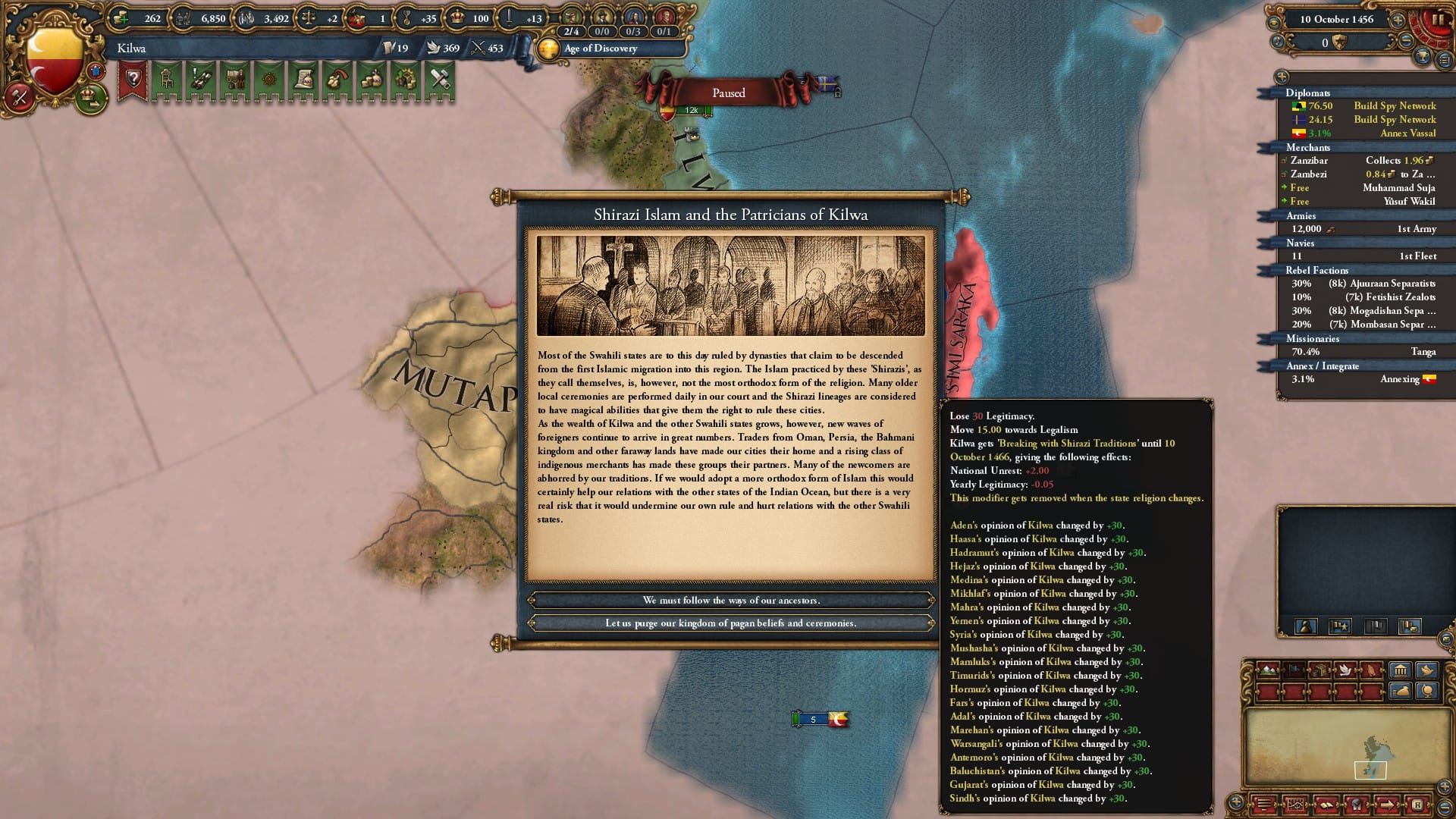Toggle the political map mode

(x=1294, y=670)
